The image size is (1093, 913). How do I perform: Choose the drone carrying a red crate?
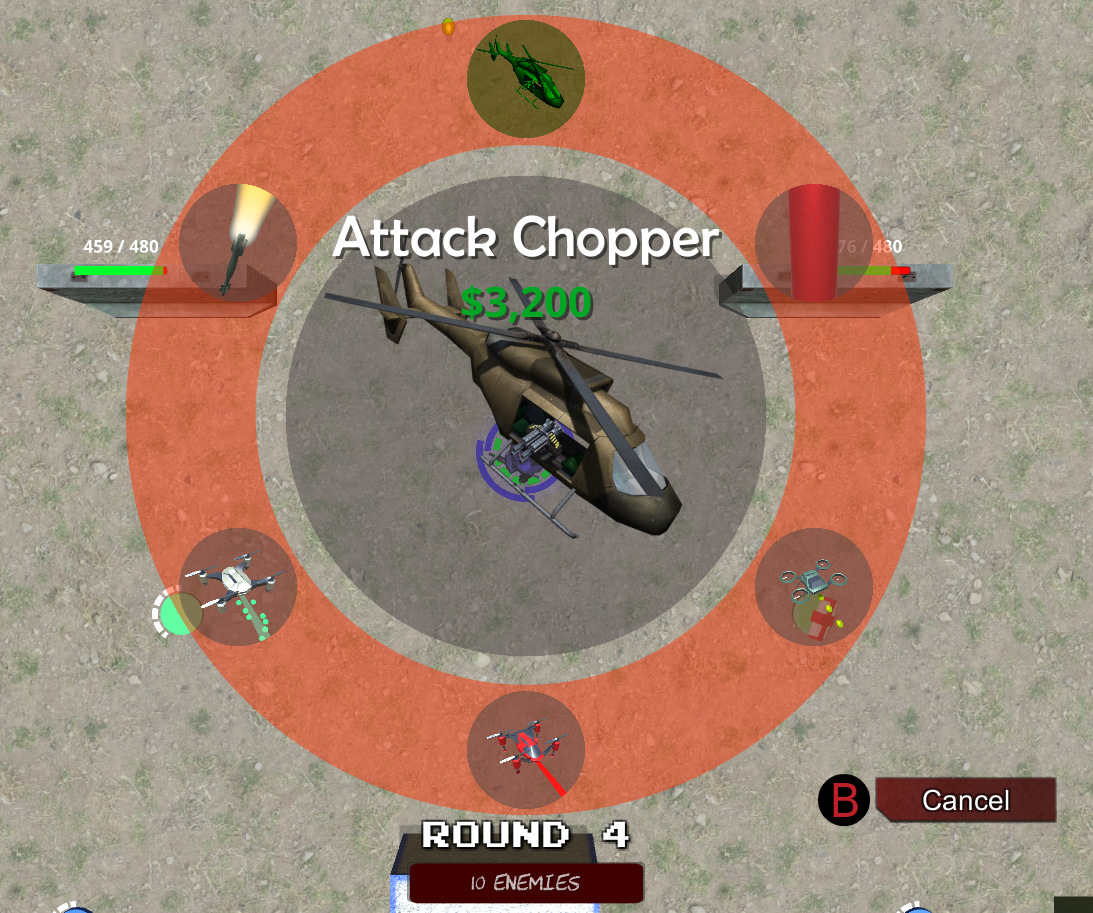tap(814, 587)
